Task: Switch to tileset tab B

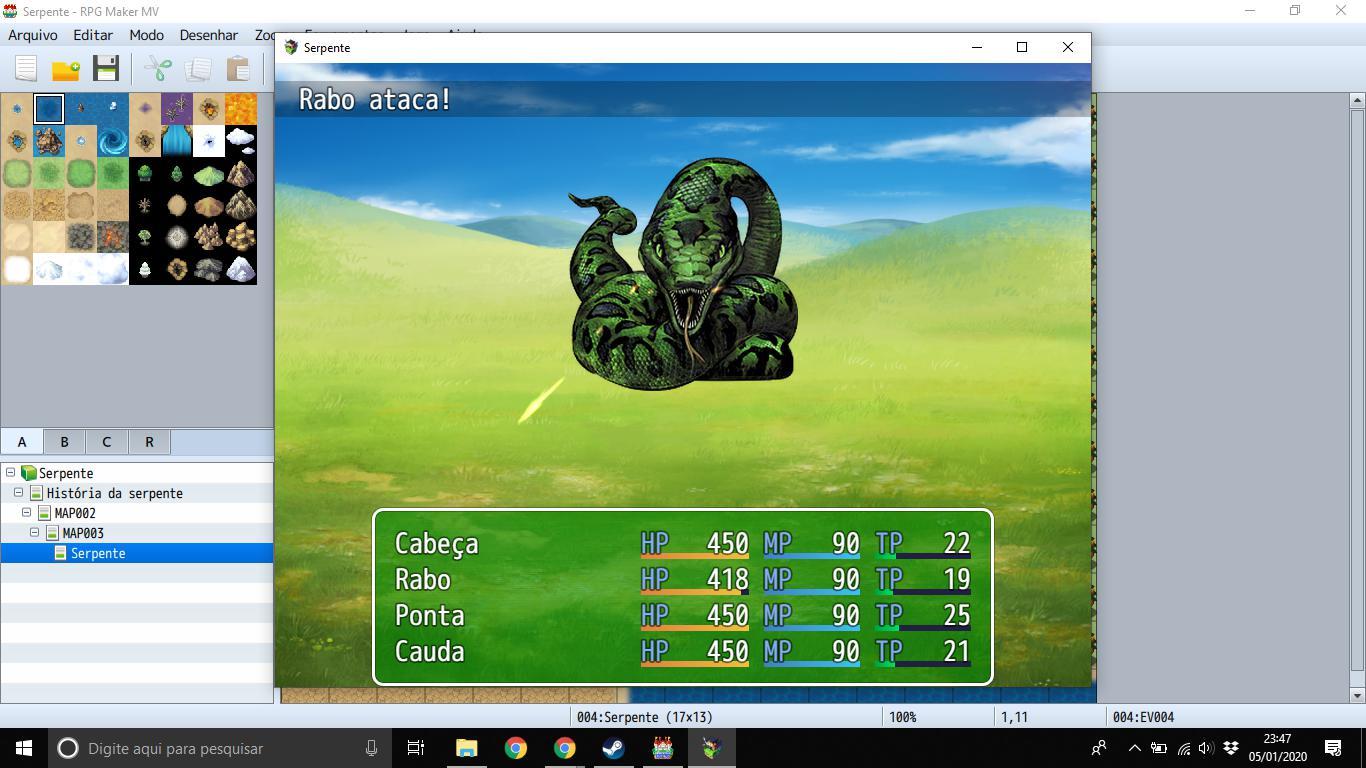Action: [63, 441]
